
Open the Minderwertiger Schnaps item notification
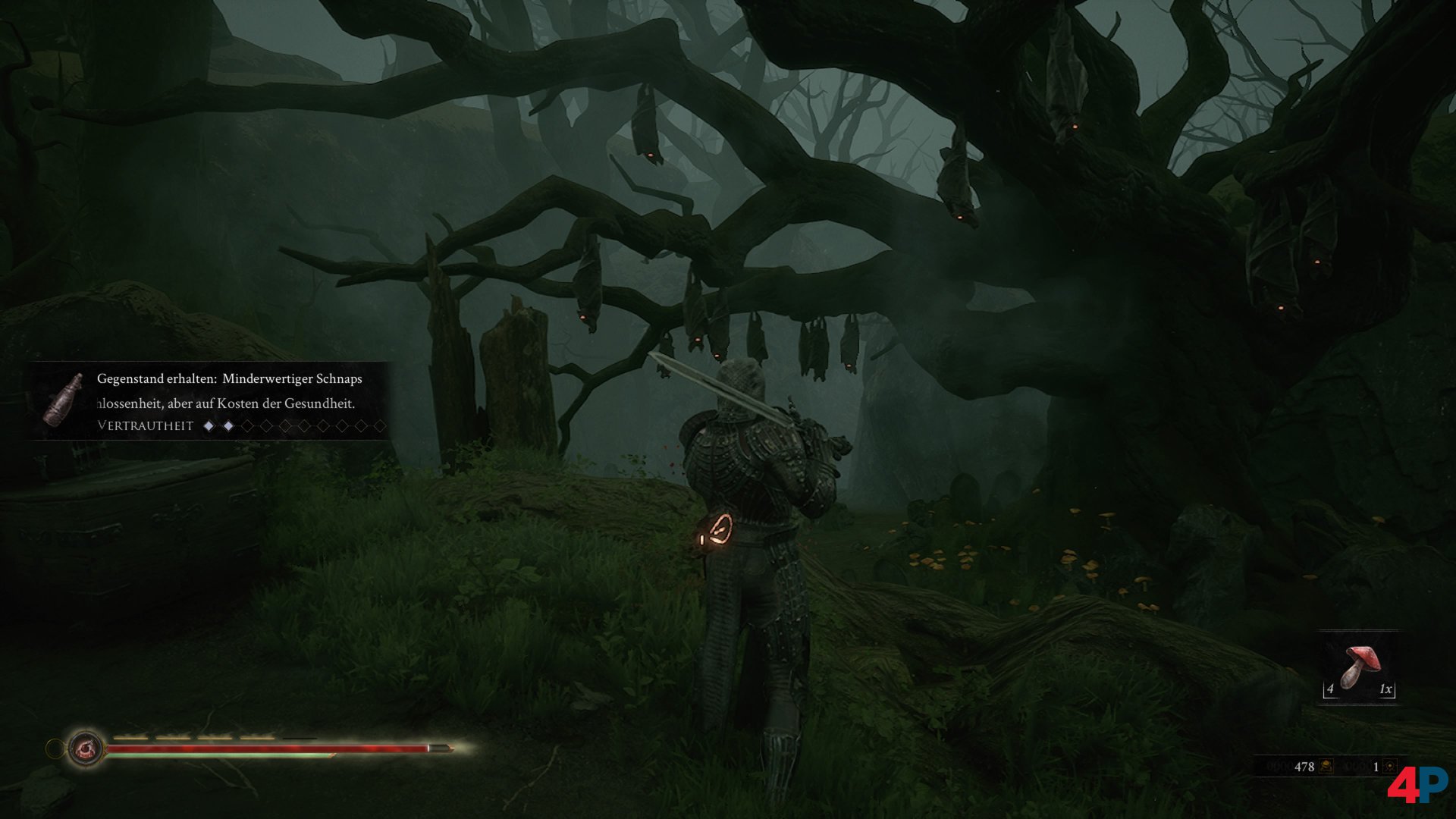[229, 379]
